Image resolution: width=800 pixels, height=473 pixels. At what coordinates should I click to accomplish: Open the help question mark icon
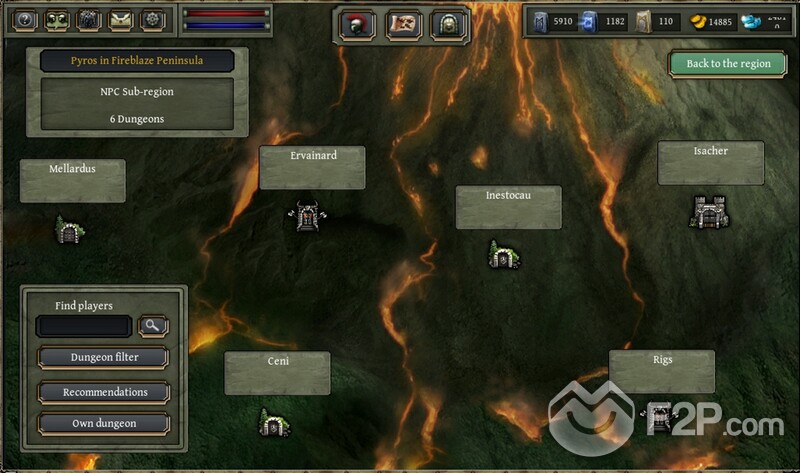(26, 19)
